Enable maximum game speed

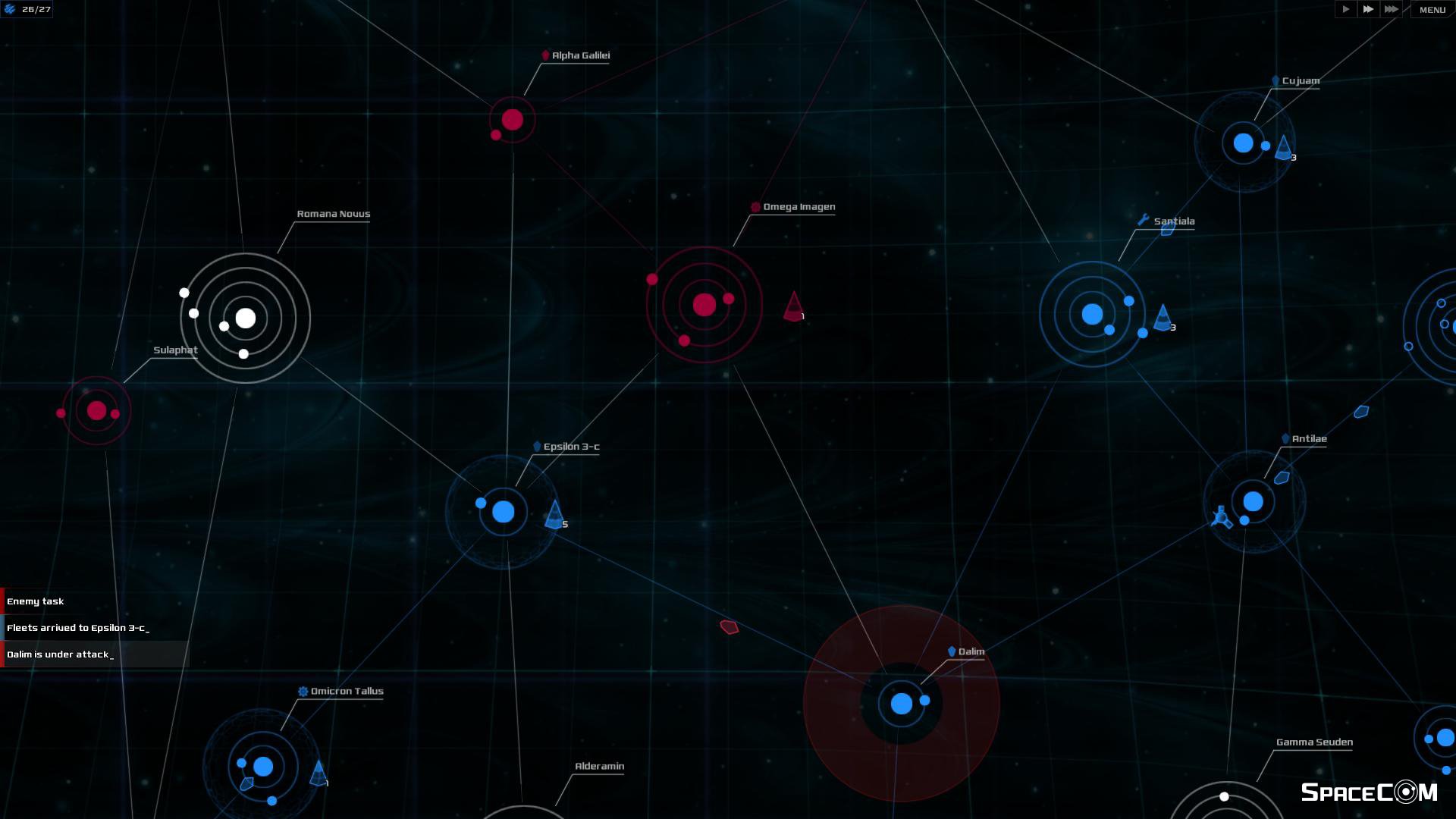coord(1392,9)
